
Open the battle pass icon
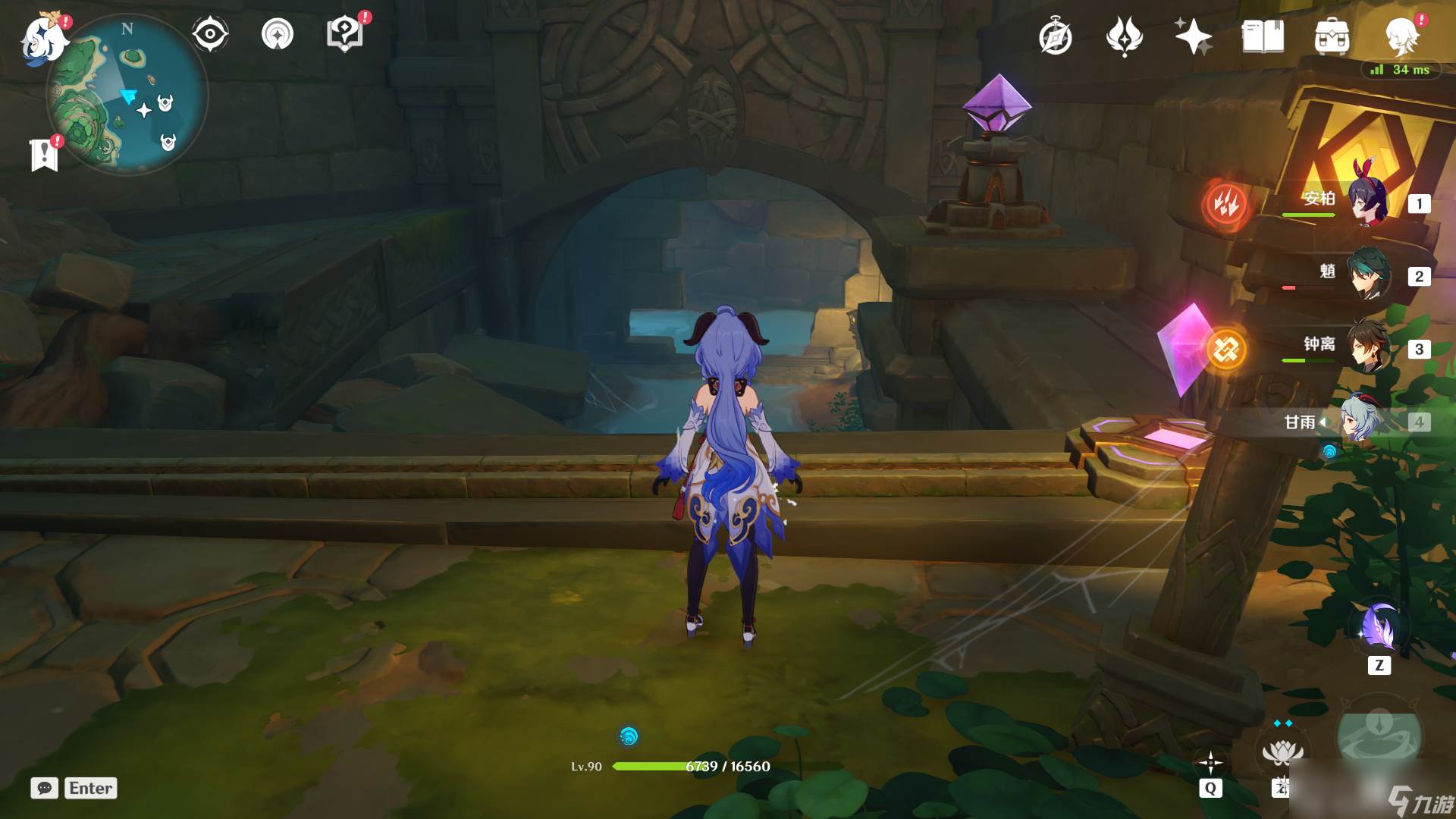(1124, 36)
